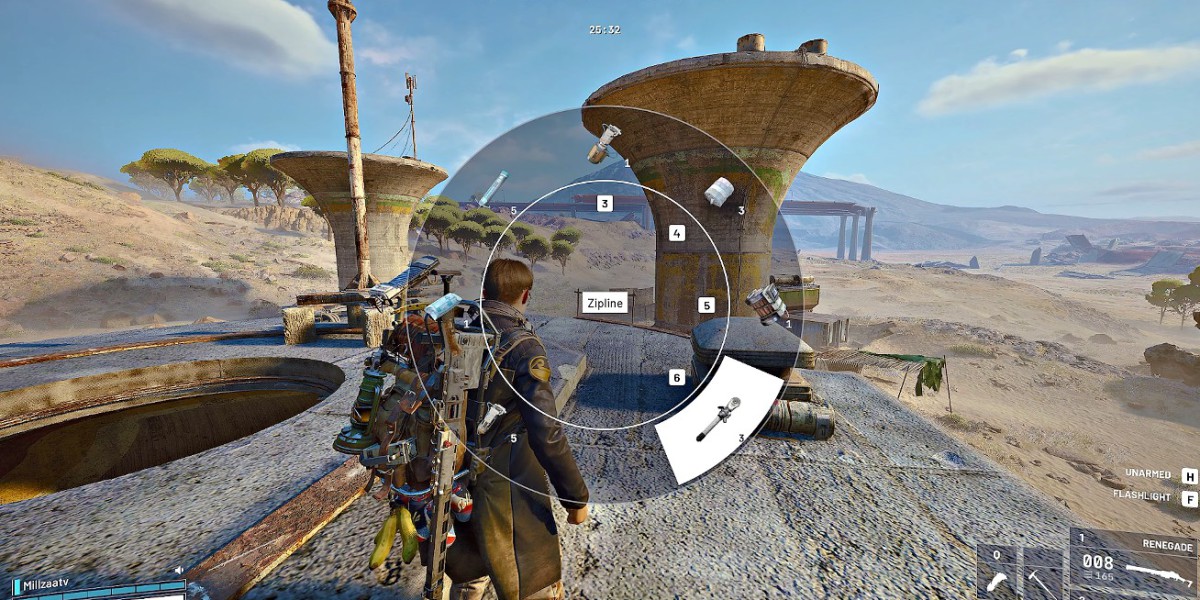Select the Renegade rifle weapon slot
Viewport: 1200px width, 600px height.
(1133, 565)
